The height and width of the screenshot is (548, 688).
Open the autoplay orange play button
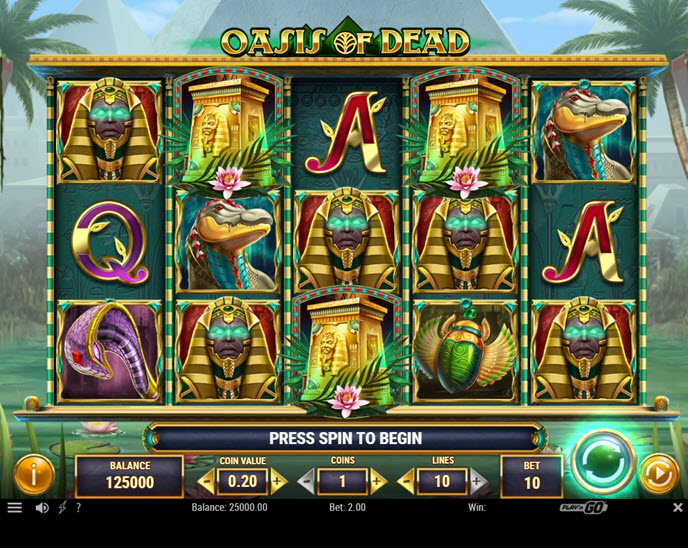coord(657,473)
